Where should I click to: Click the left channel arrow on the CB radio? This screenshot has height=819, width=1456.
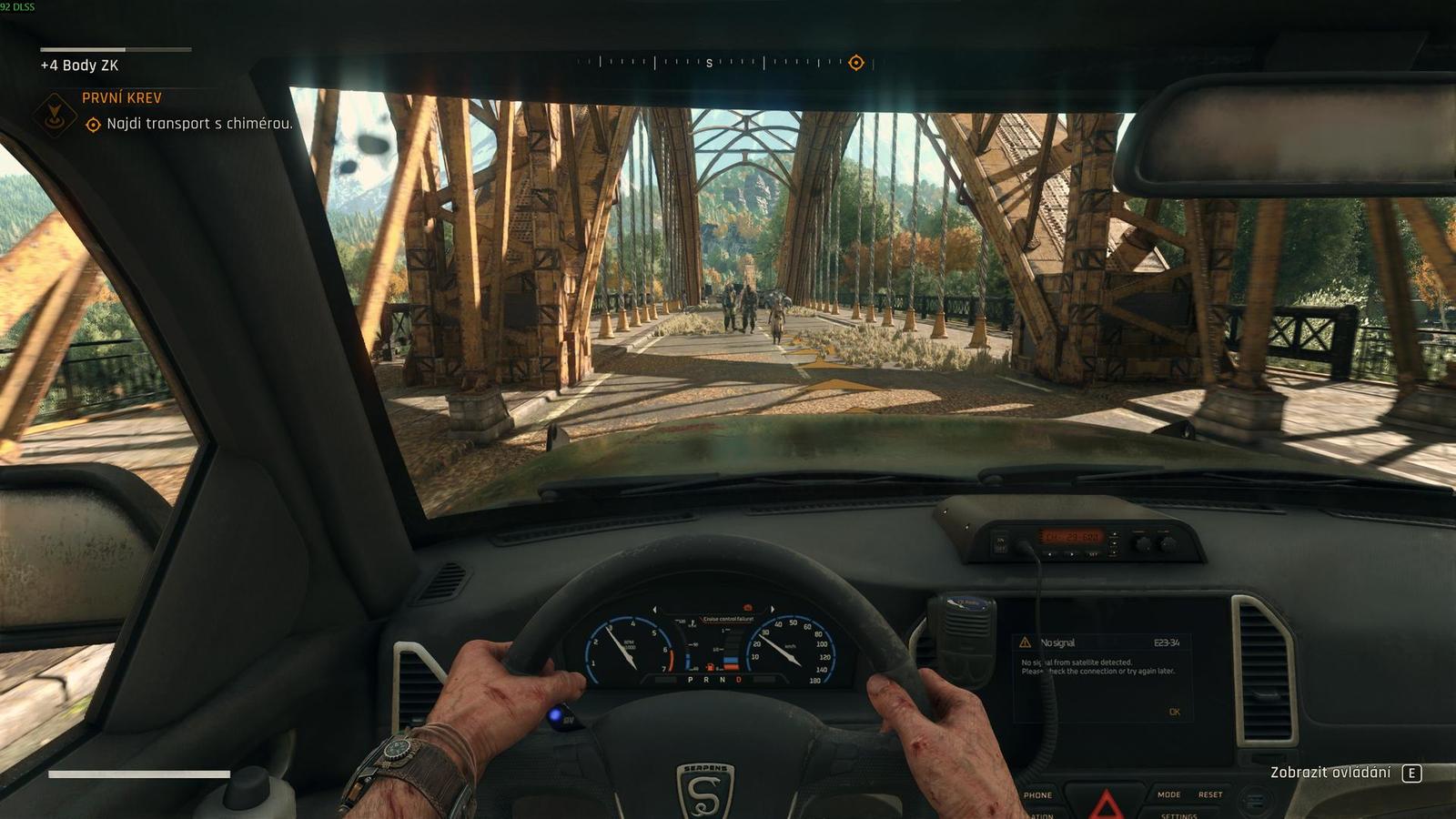pos(1051,554)
